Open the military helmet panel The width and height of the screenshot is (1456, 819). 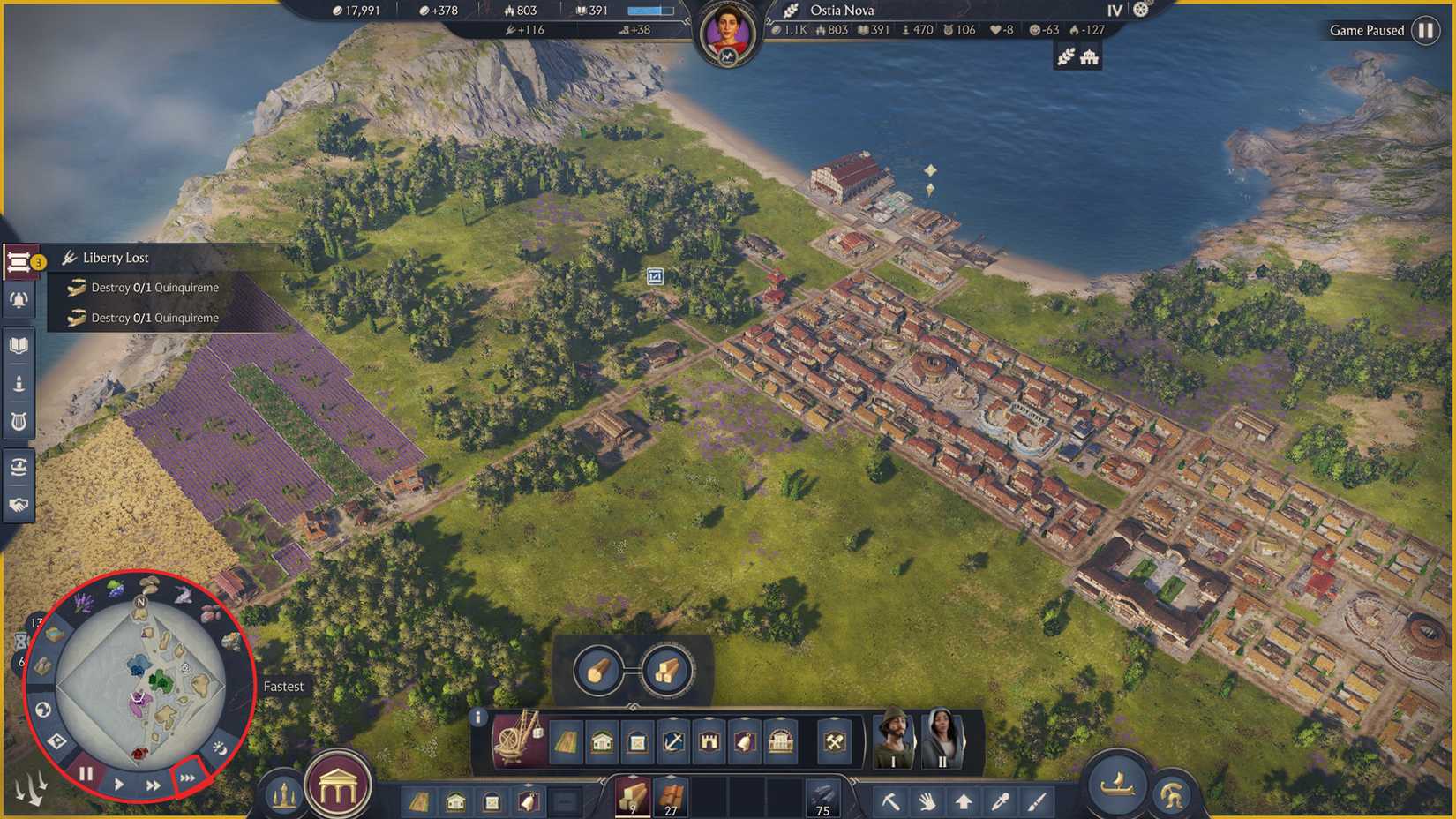click(1174, 795)
